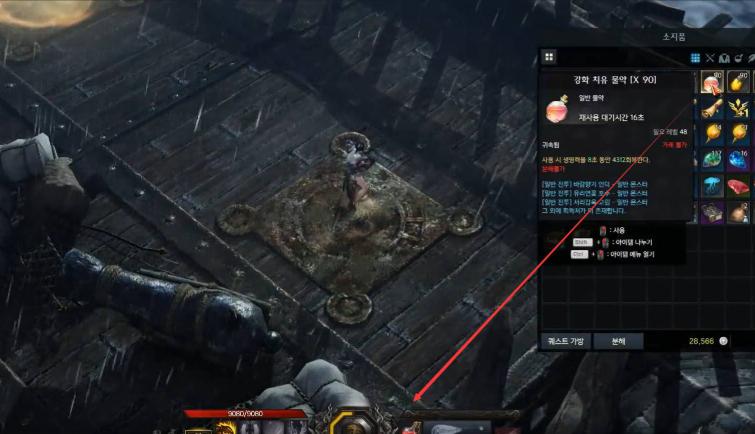Switch to the crossed swords weapon tab
Image resolution: width=755 pixels, height=434 pixels.
(x=710, y=58)
